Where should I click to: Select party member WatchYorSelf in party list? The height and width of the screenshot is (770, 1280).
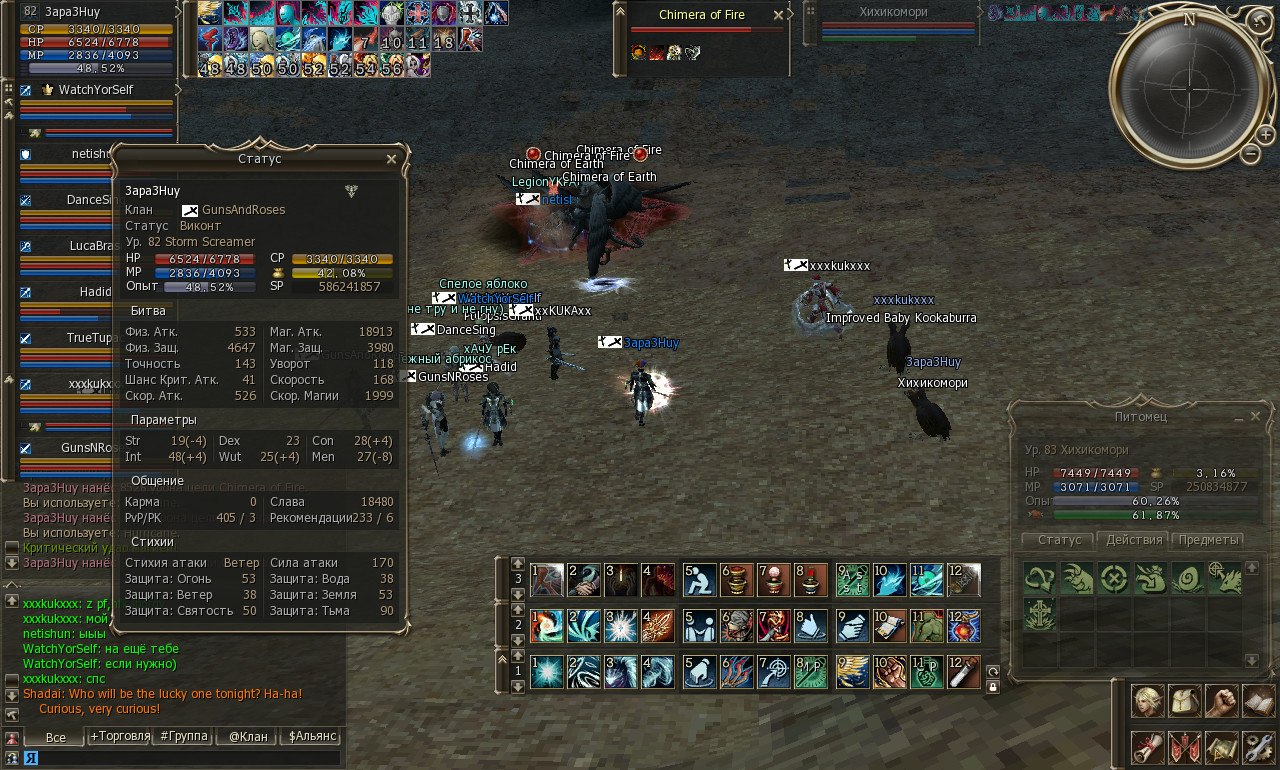tap(95, 90)
